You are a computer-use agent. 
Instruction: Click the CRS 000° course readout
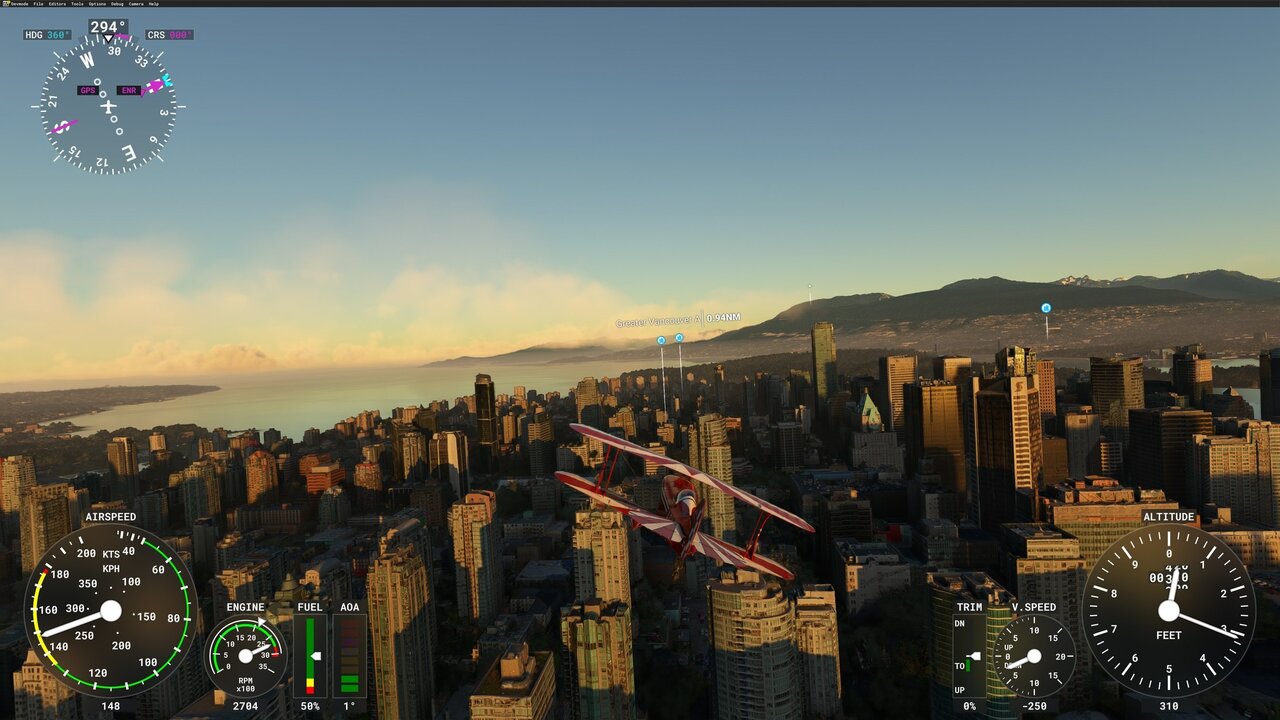tap(170, 33)
